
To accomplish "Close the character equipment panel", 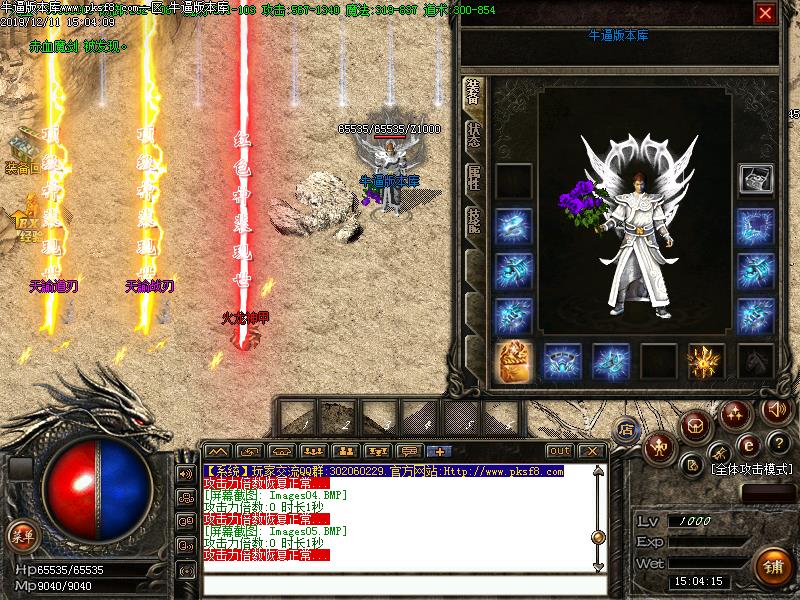I will click(x=765, y=13).
